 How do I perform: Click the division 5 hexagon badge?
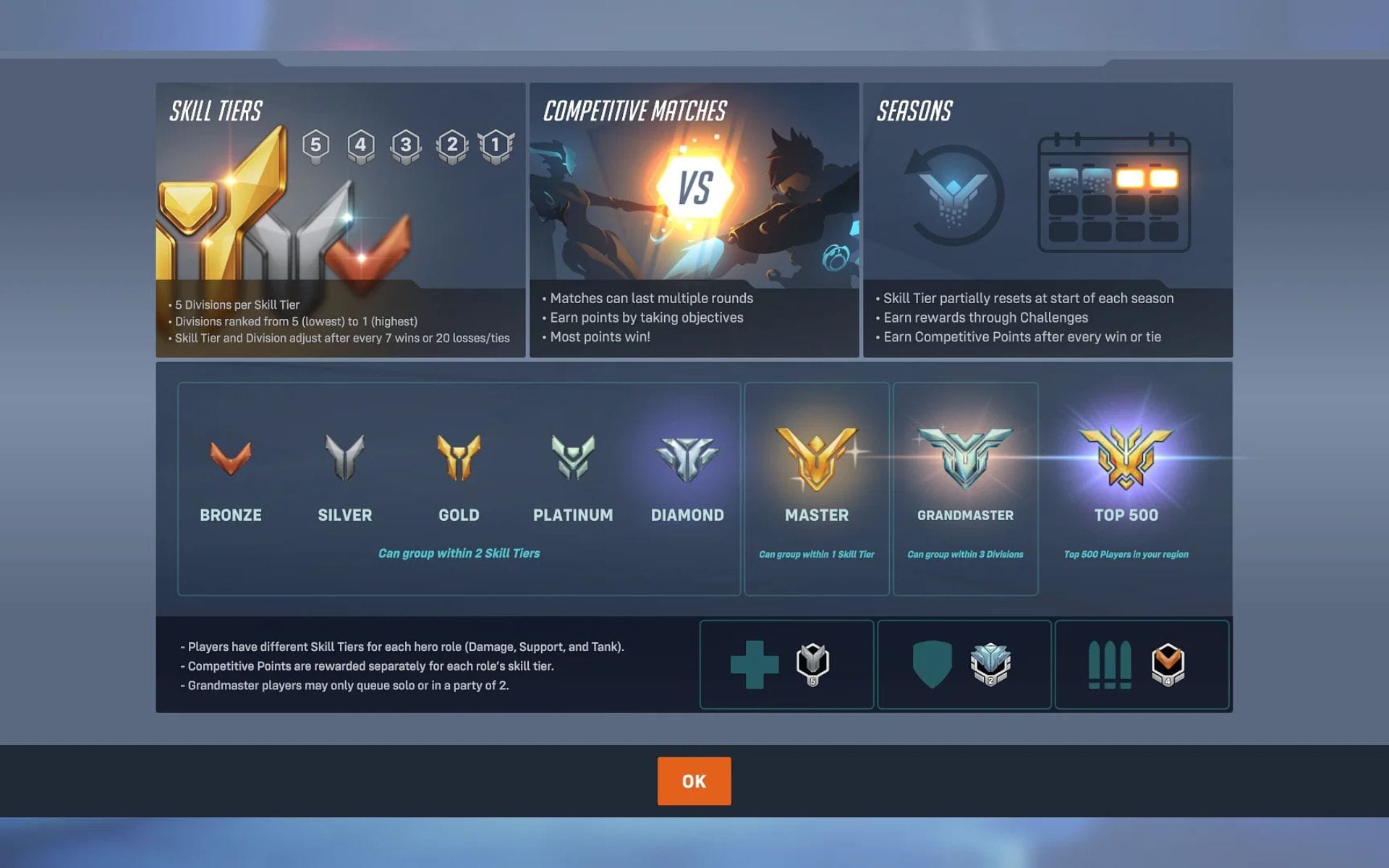pos(315,143)
